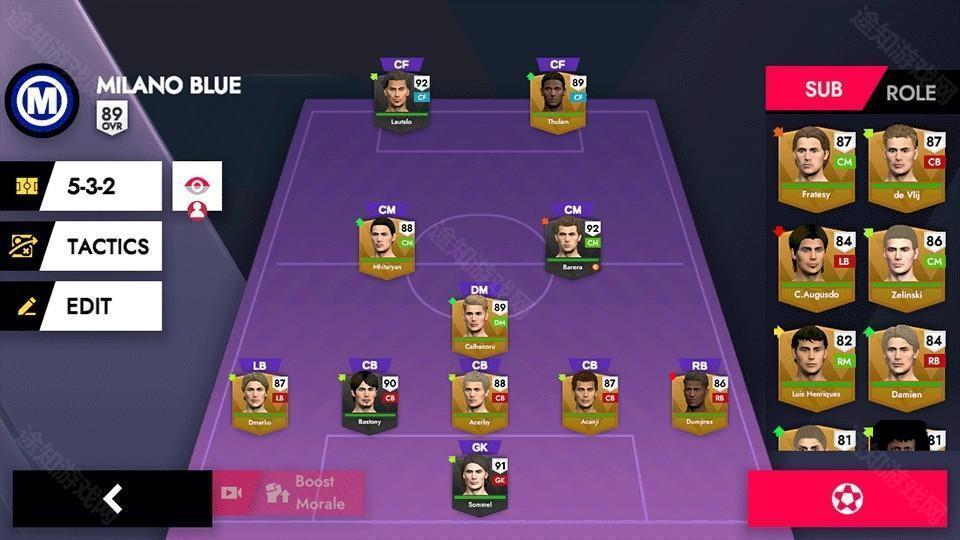
Task: Tap the Boost Morale button
Action: tap(288, 493)
